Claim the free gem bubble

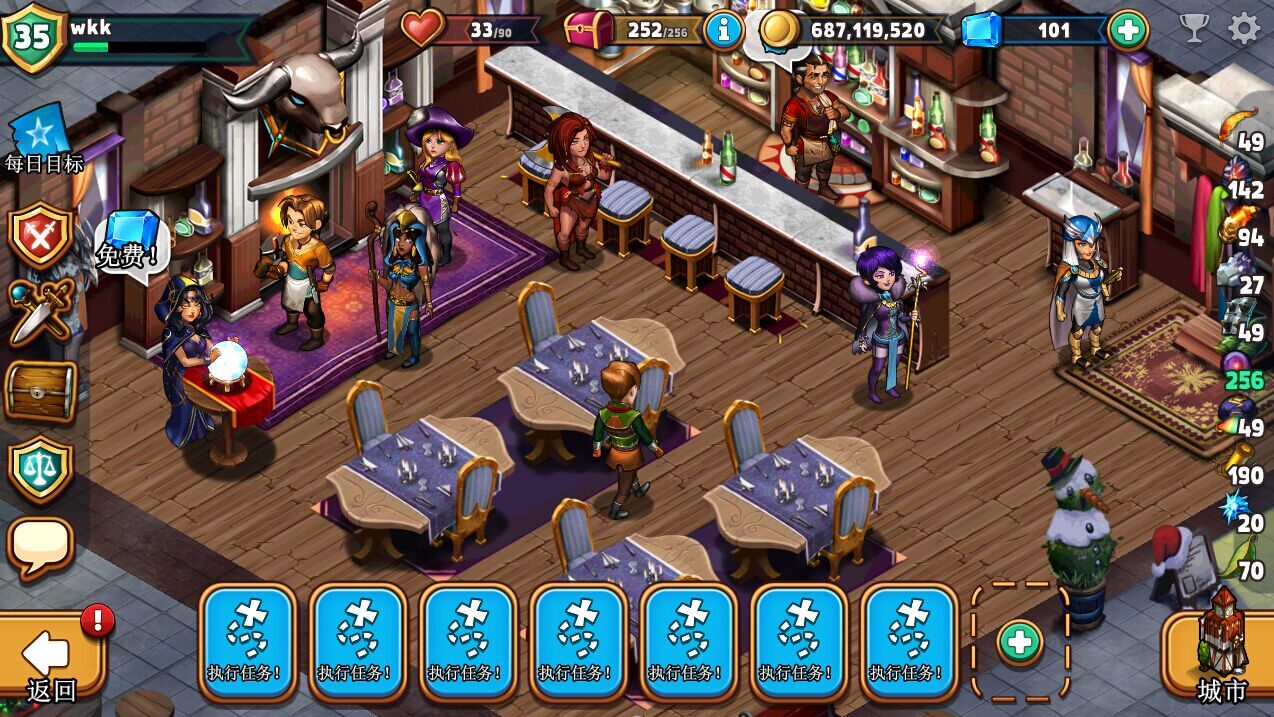click(x=128, y=240)
